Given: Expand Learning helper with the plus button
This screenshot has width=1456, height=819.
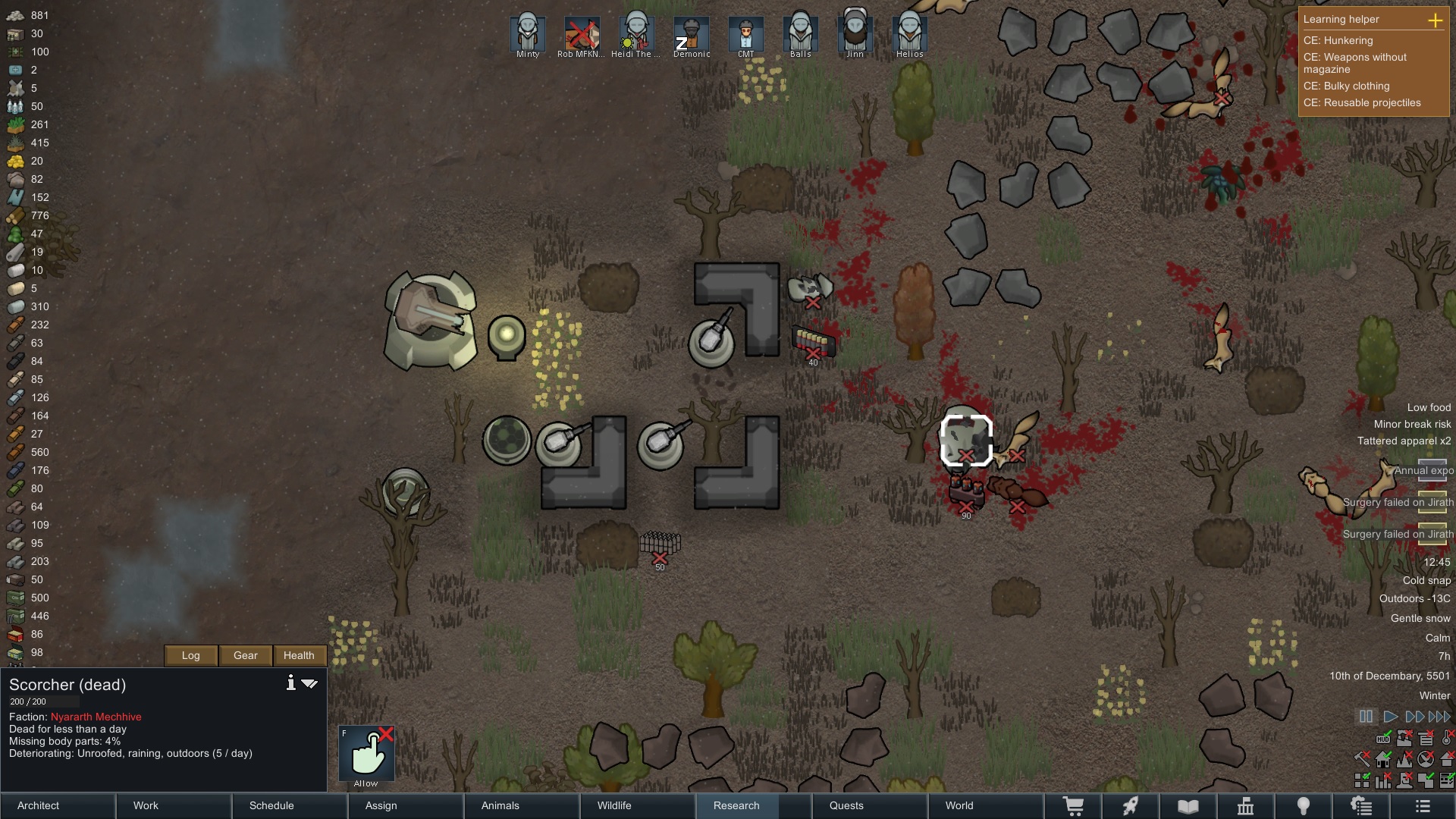Looking at the screenshot, I should pyautogui.click(x=1436, y=21).
